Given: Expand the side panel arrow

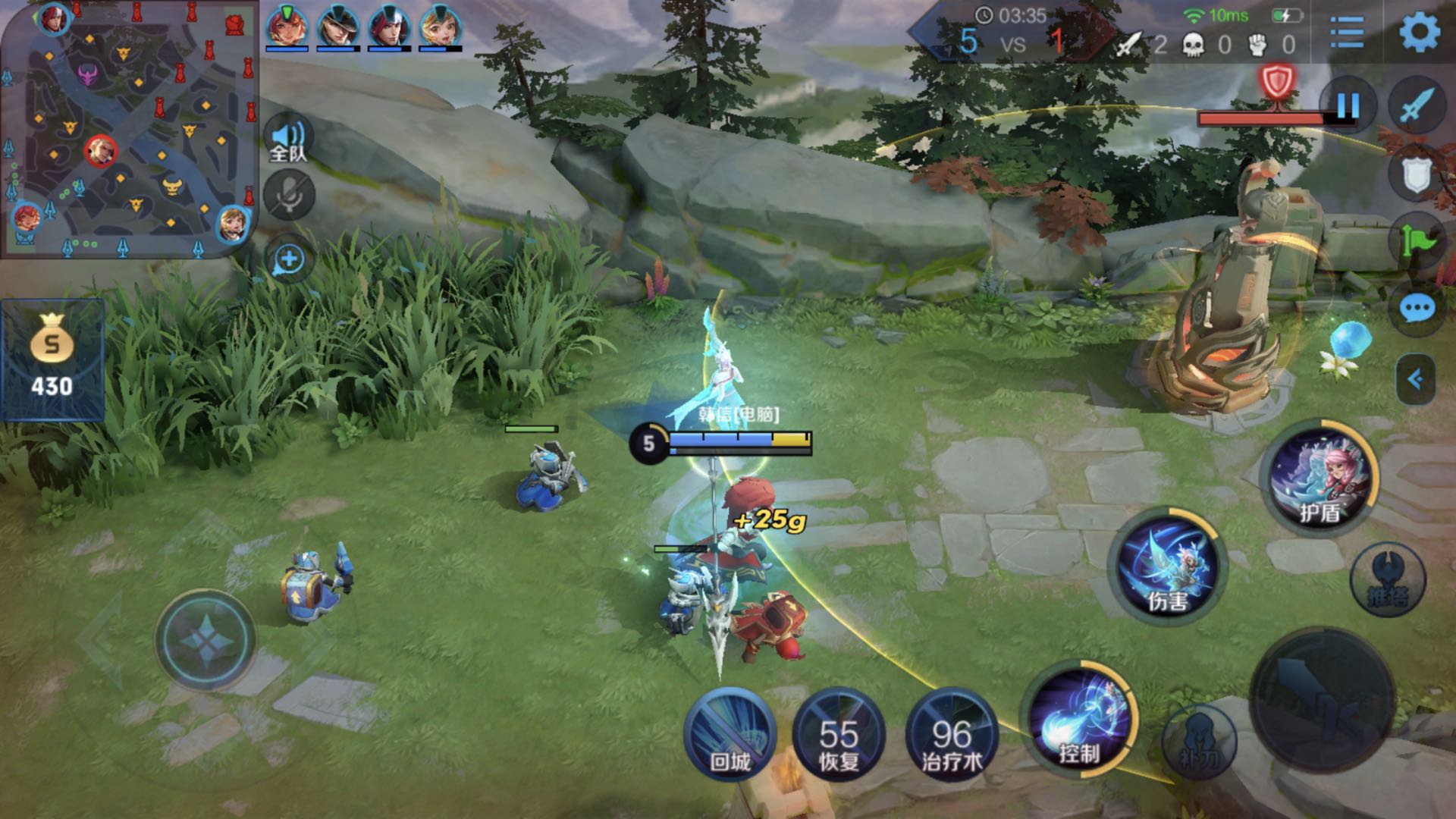Looking at the screenshot, I should pyautogui.click(x=1415, y=378).
